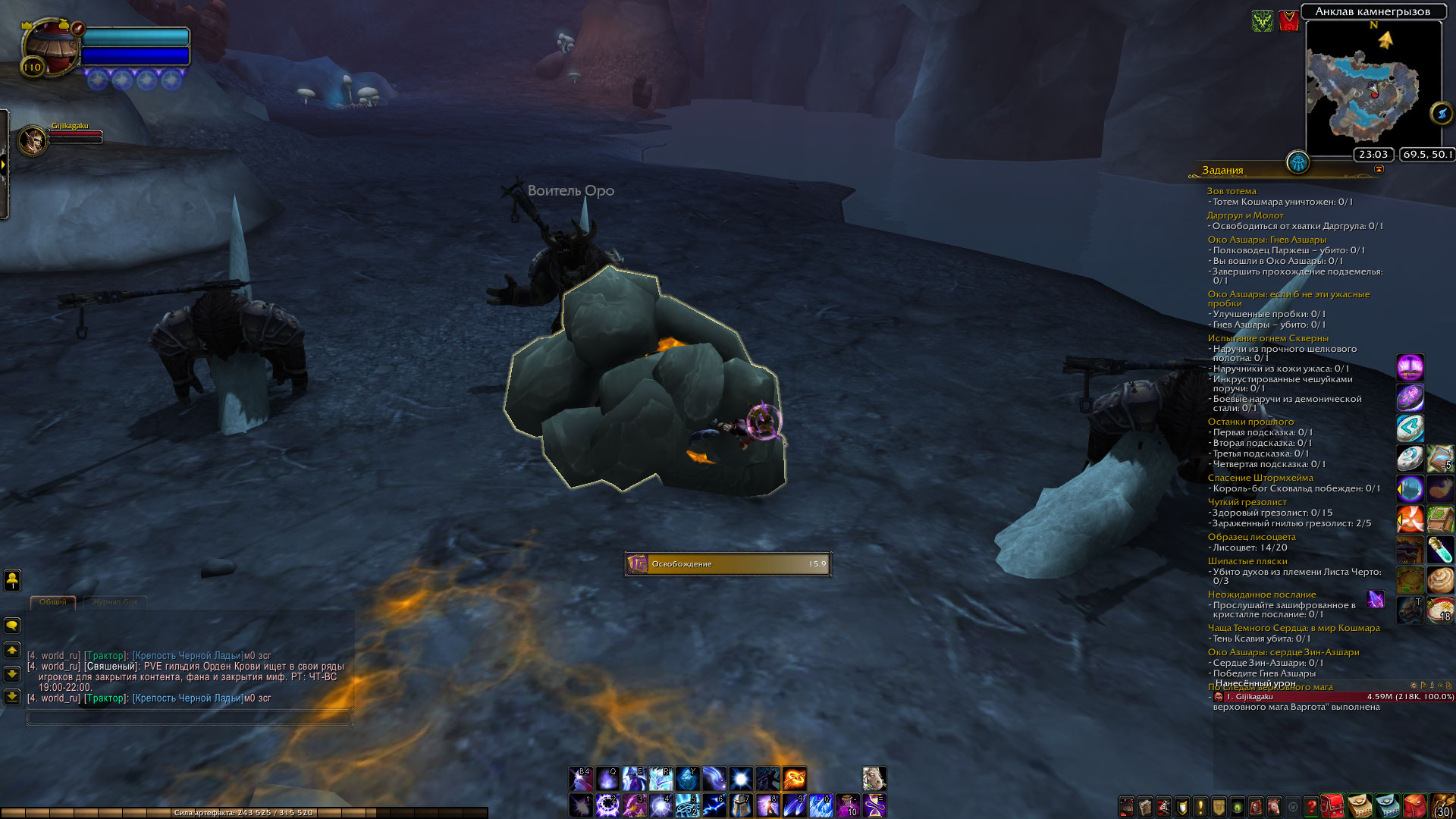Viewport: 1456px width, 819px height.
Task: Switch to the Общий chat tab
Action: tap(53, 602)
